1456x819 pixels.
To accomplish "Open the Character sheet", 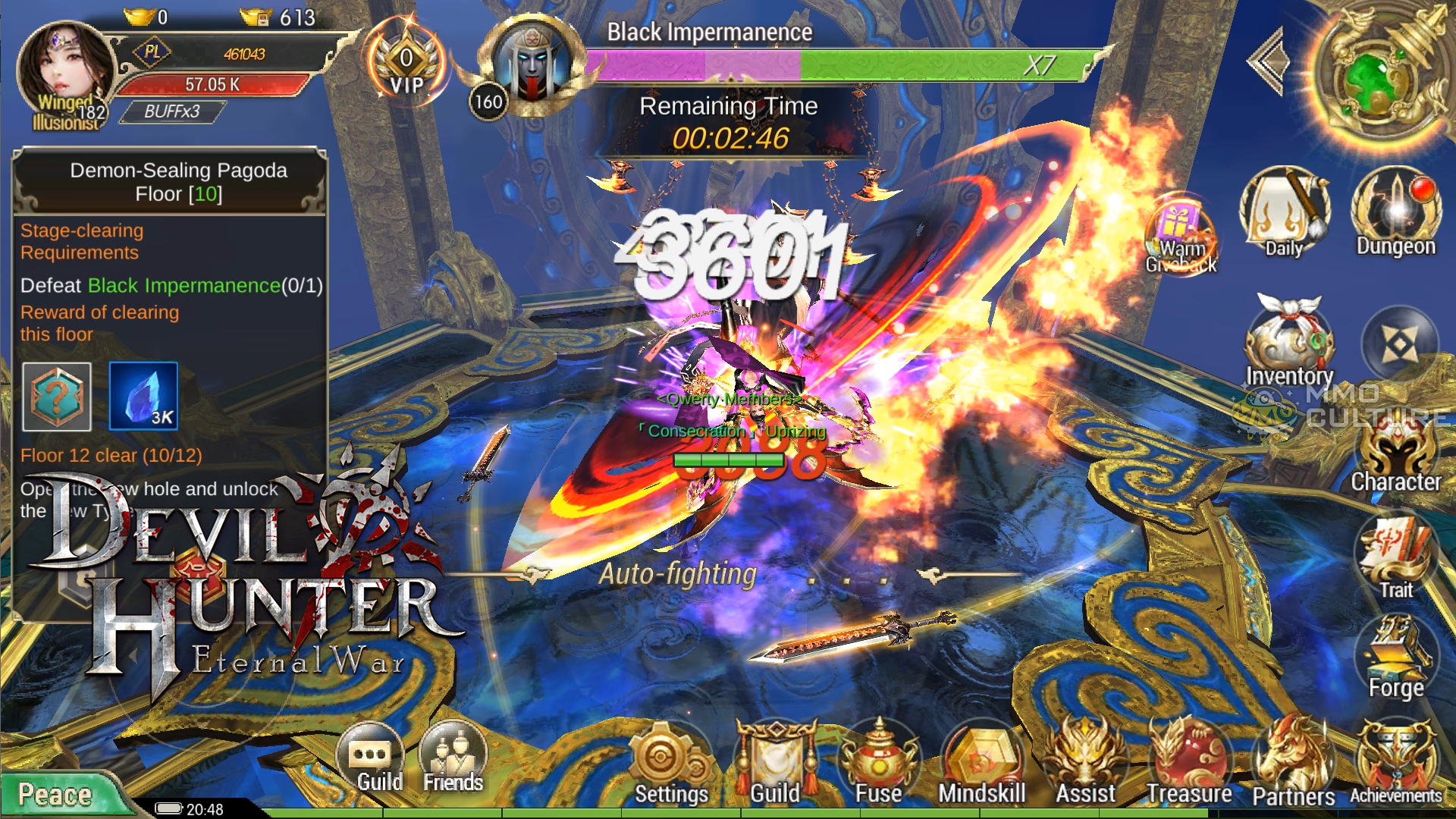I will [x=1396, y=455].
